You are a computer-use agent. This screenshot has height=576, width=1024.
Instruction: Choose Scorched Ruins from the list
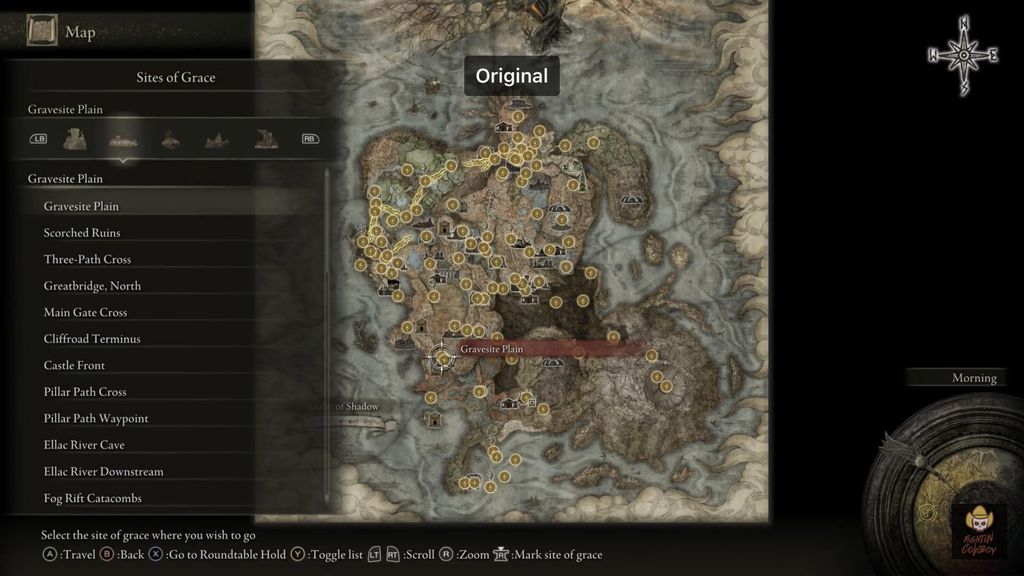(82, 233)
